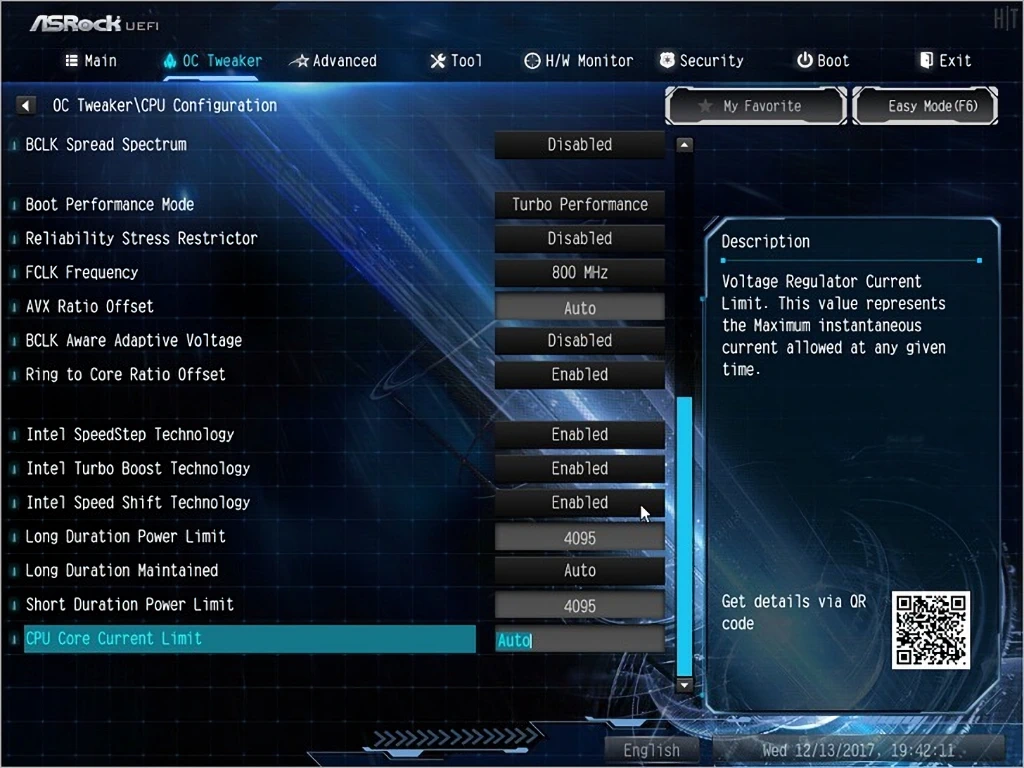This screenshot has width=1024, height=768.
Task: Open the BCLK Spread Spectrum dropdown
Action: click(580, 145)
